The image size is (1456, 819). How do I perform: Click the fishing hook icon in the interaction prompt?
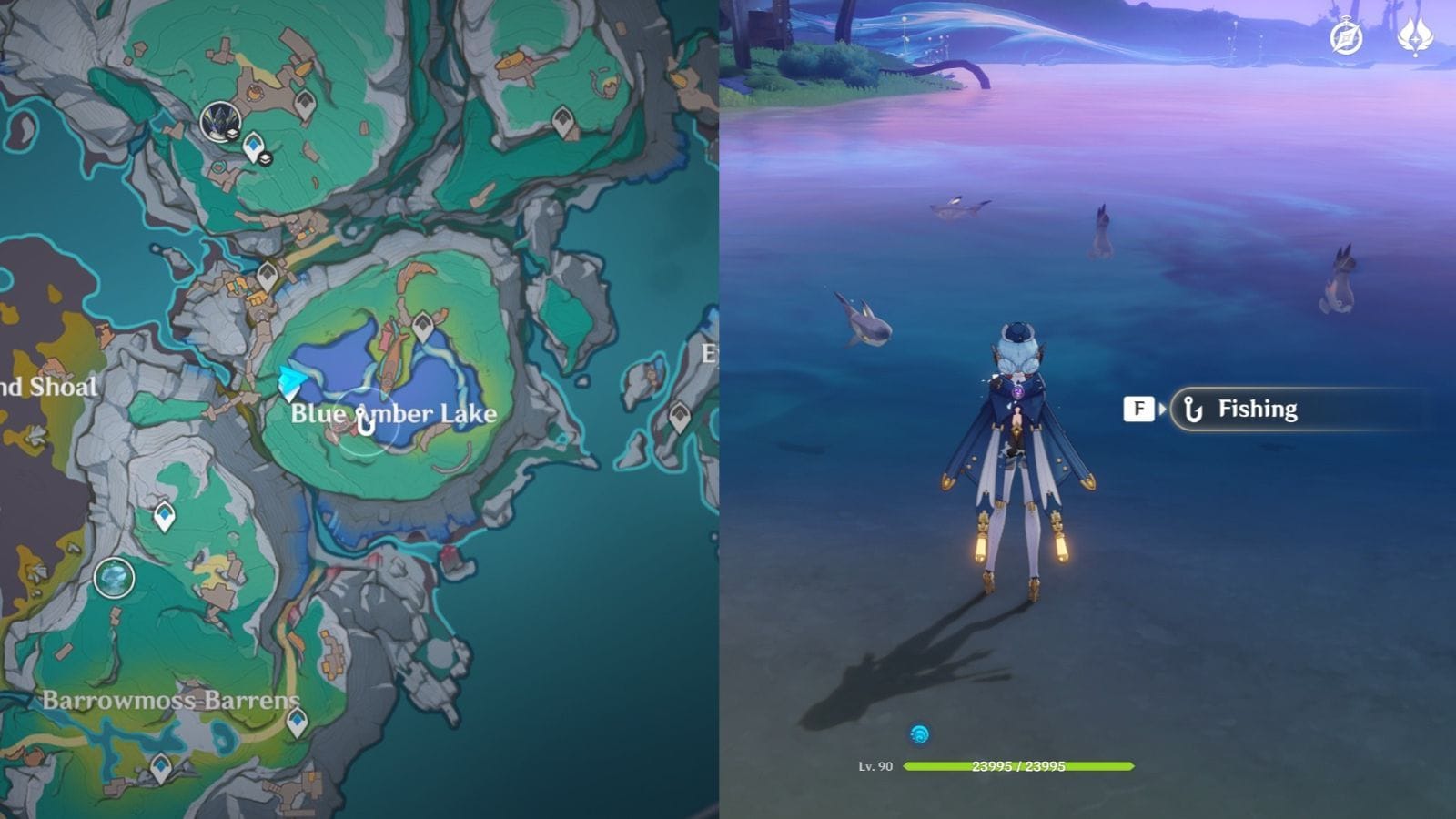(x=1192, y=409)
